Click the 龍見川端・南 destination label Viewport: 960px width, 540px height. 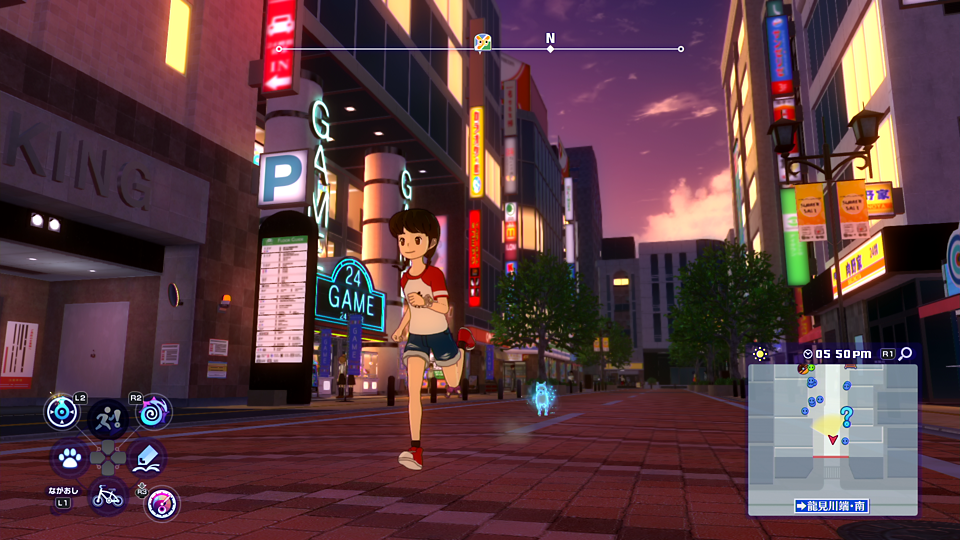pyautogui.click(x=832, y=506)
